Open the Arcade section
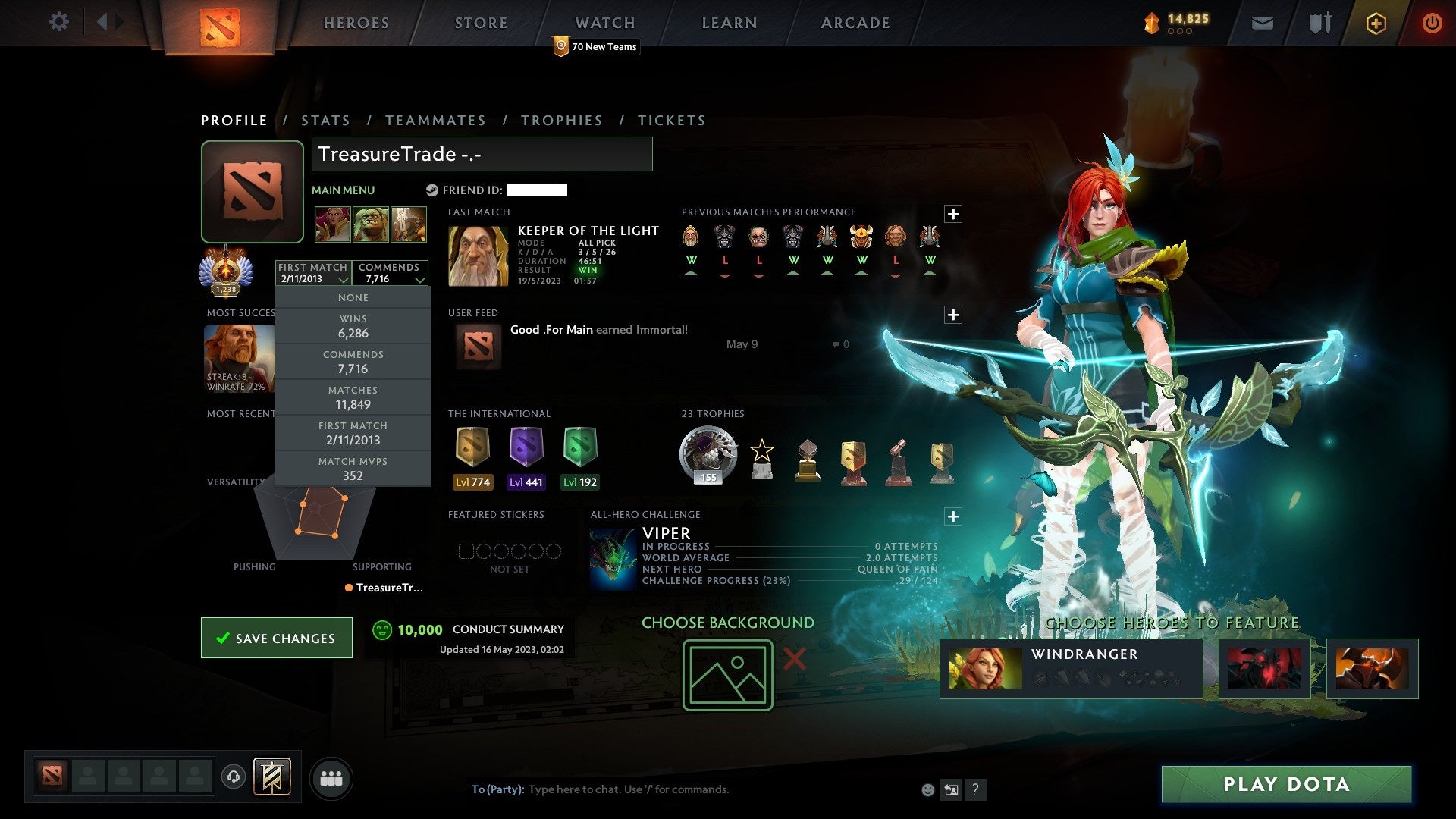 click(x=855, y=23)
